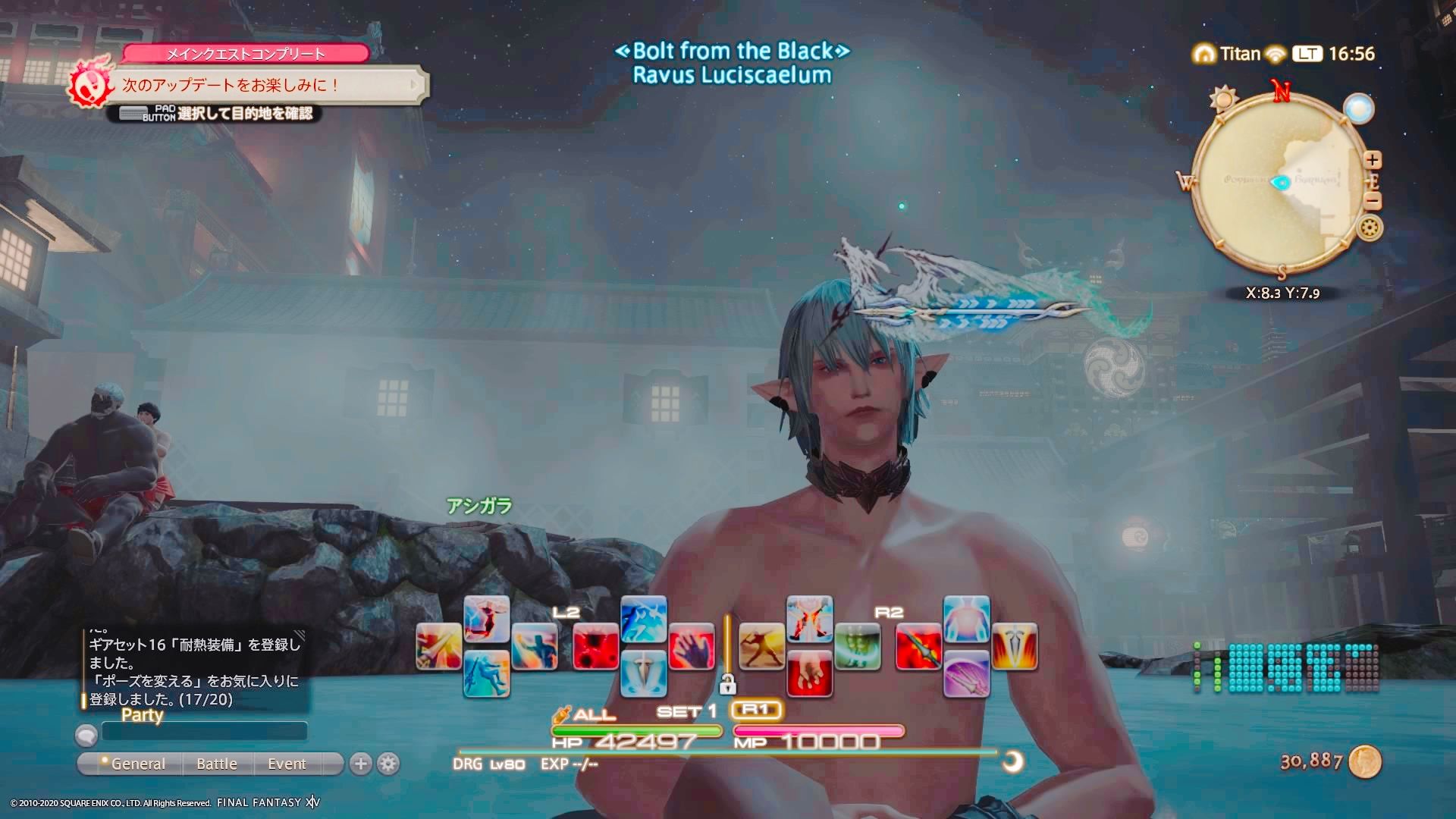
Task: Click the chat text input field
Action: click(x=204, y=731)
